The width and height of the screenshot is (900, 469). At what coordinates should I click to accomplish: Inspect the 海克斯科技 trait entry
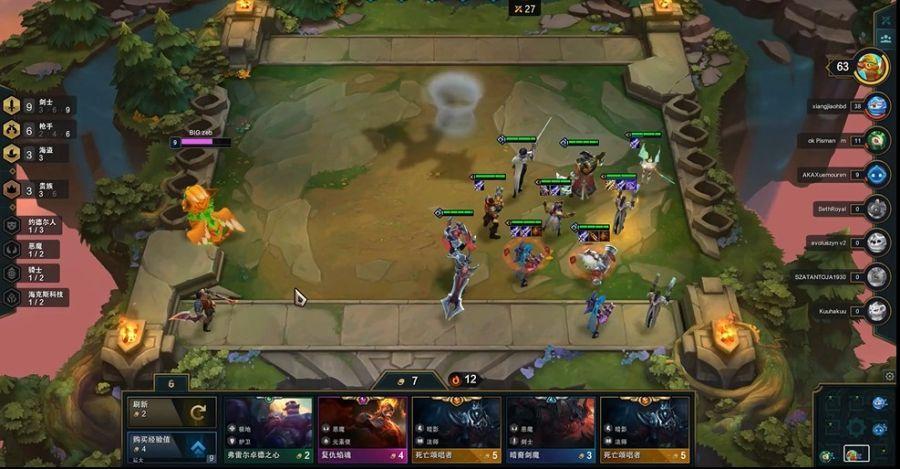[40, 297]
